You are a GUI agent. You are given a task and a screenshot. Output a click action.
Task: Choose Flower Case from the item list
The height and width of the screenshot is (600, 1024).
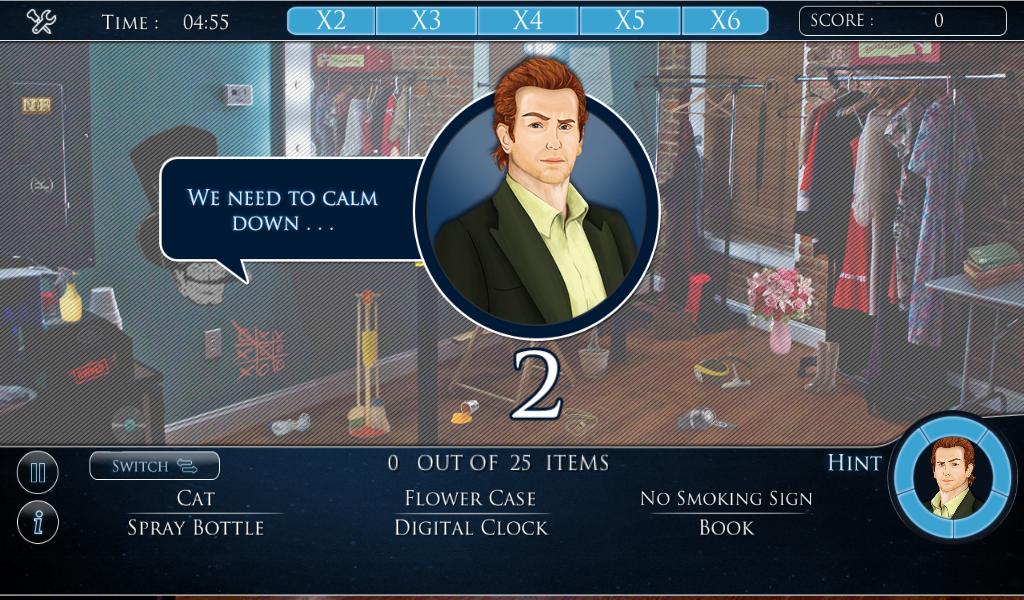tap(470, 498)
